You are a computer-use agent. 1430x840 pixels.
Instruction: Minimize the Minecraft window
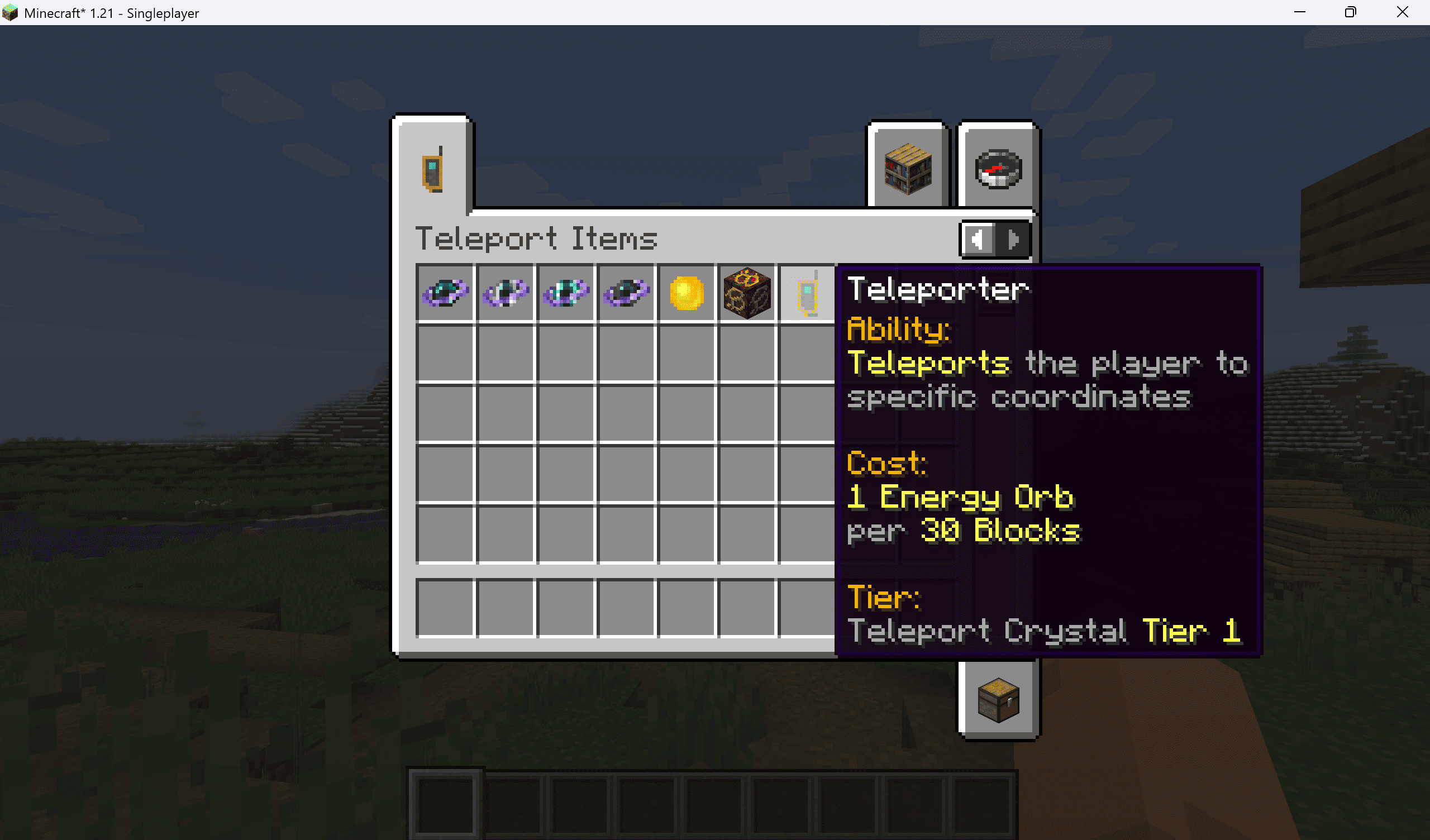tap(1299, 12)
